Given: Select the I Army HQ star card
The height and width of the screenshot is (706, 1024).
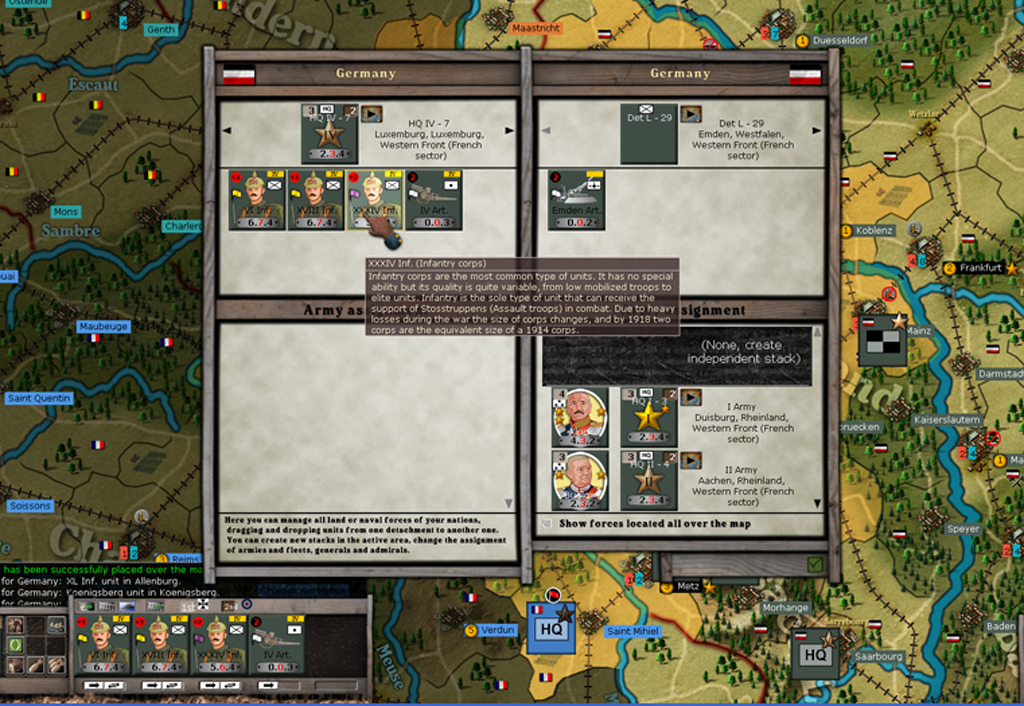Looking at the screenshot, I should [648, 417].
